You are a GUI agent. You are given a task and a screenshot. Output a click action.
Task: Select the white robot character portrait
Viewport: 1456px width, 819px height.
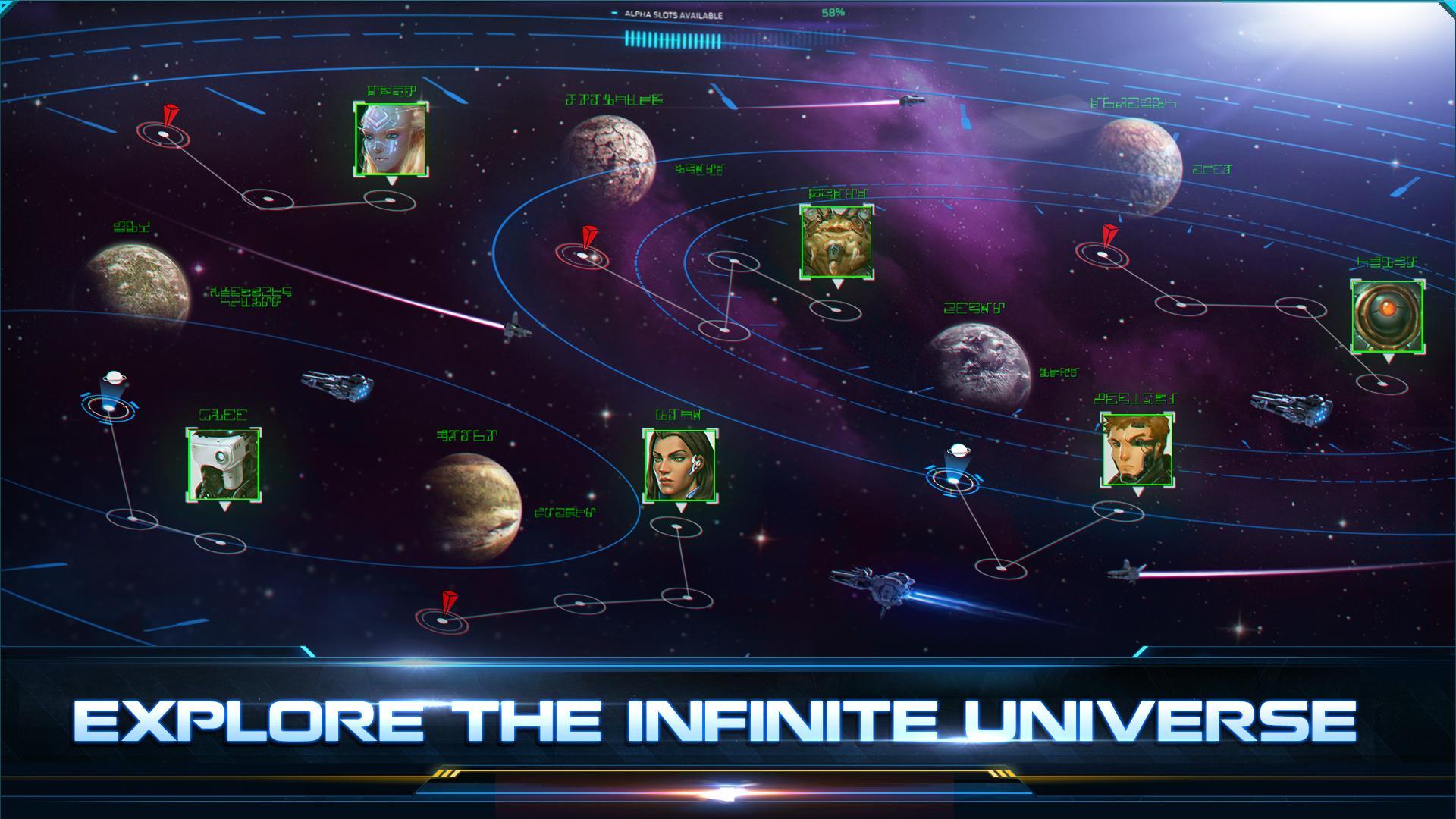[x=222, y=463]
